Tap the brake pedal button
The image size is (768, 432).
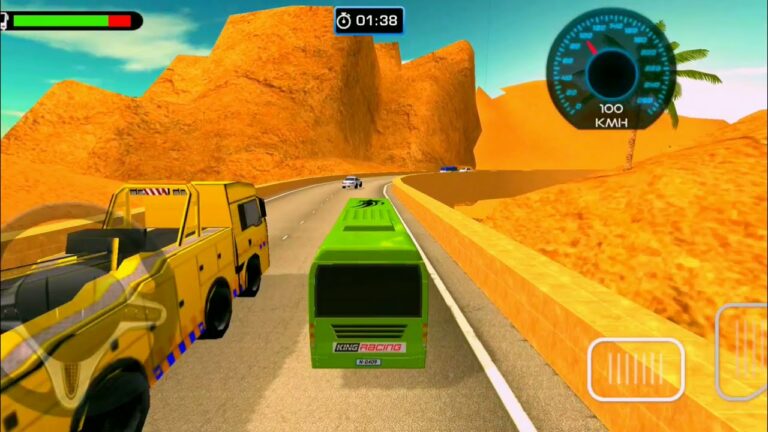pos(635,369)
